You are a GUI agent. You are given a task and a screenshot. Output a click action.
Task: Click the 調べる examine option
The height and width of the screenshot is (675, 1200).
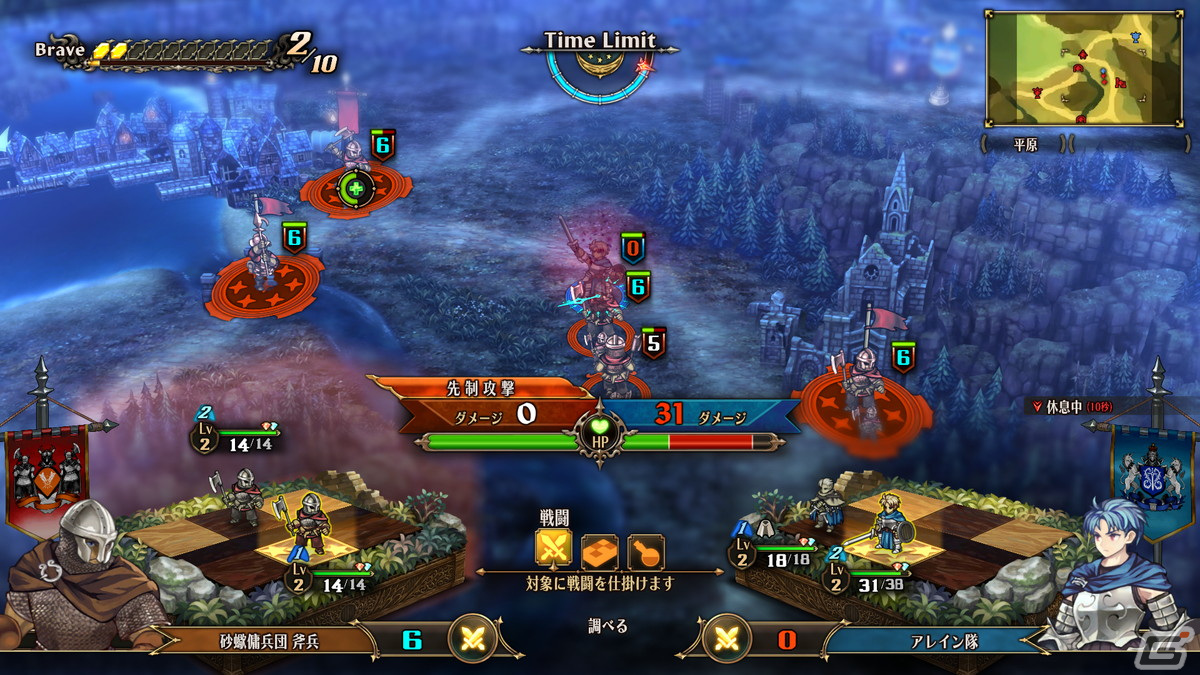click(607, 627)
